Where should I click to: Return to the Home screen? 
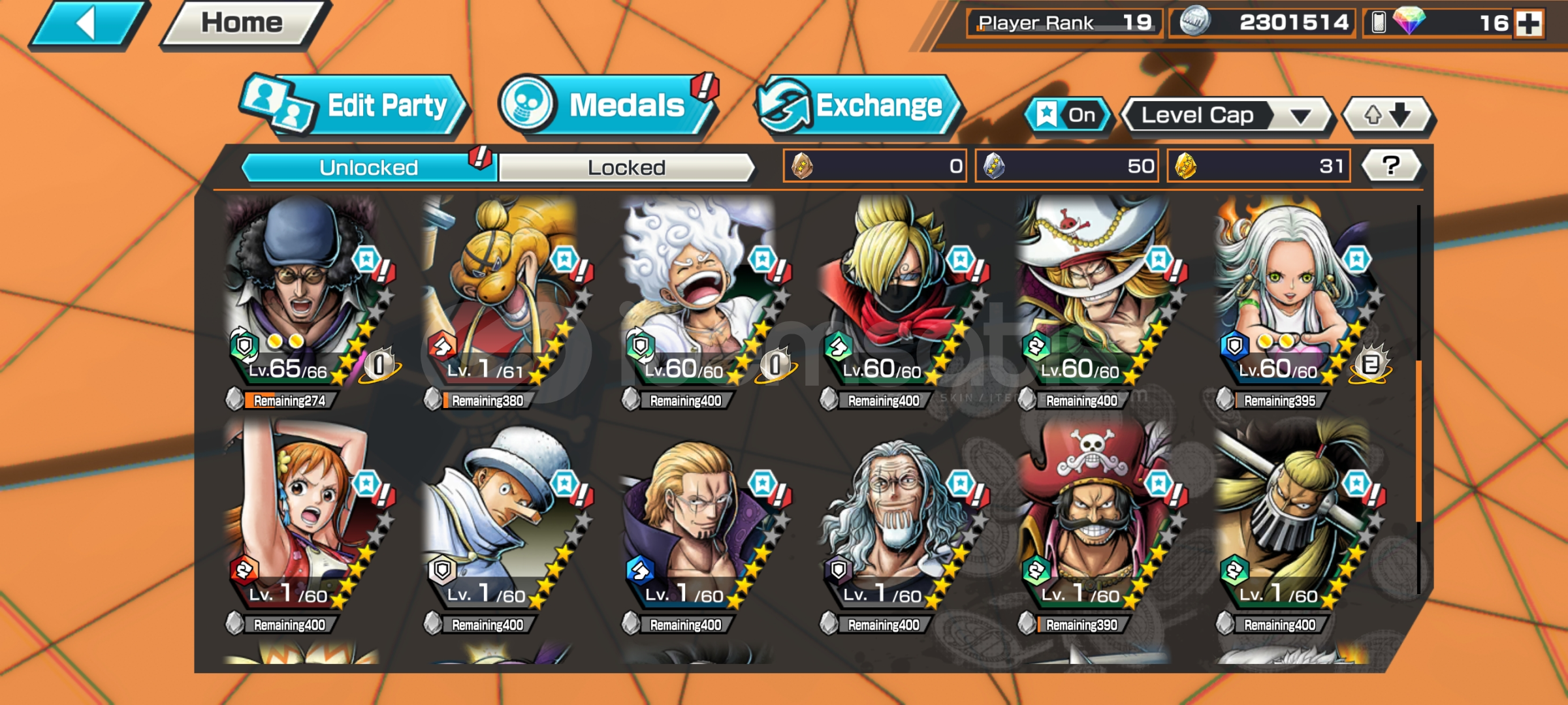[242, 23]
